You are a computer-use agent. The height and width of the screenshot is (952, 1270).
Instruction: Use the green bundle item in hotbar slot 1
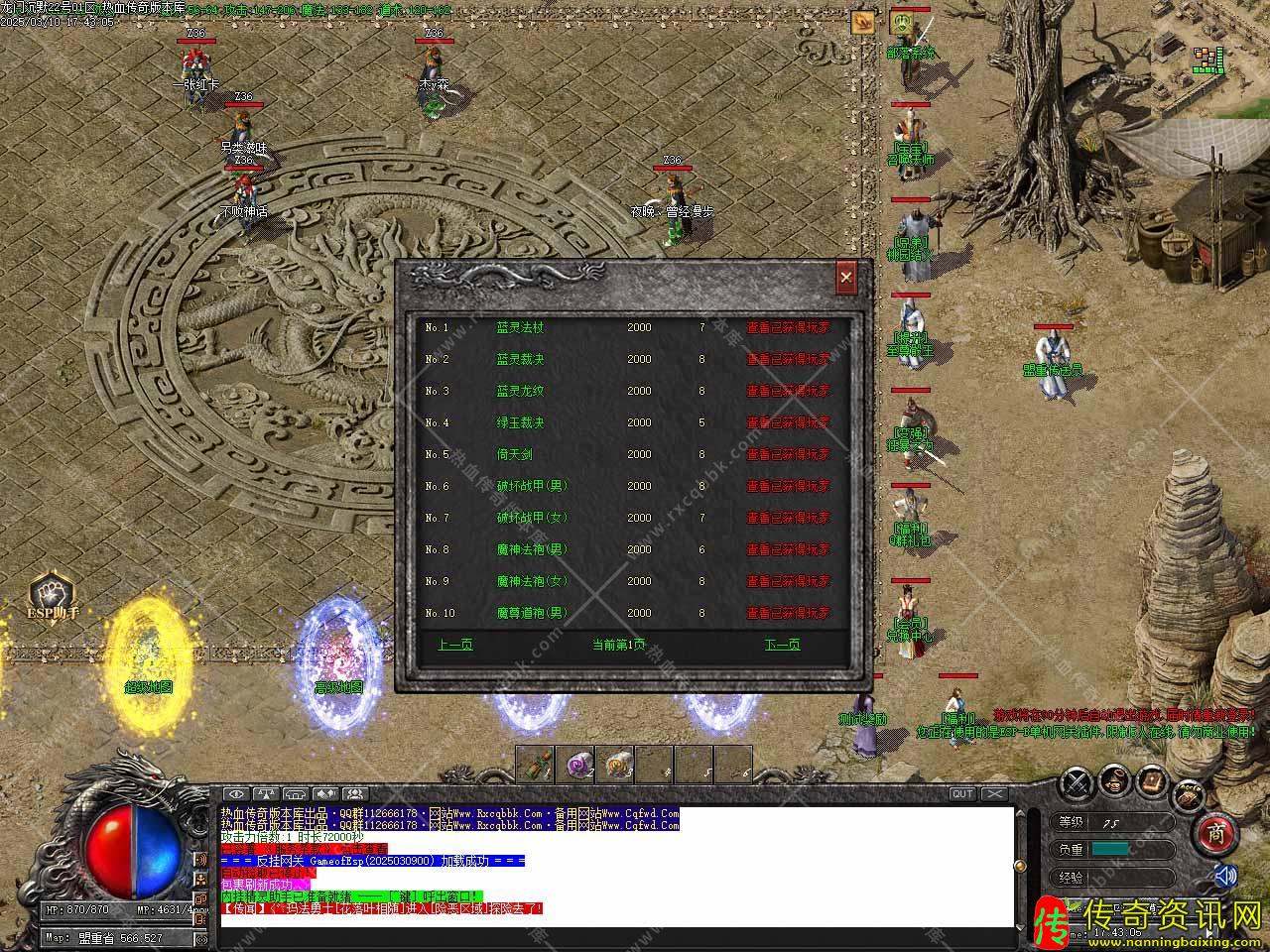click(x=536, y=765)
